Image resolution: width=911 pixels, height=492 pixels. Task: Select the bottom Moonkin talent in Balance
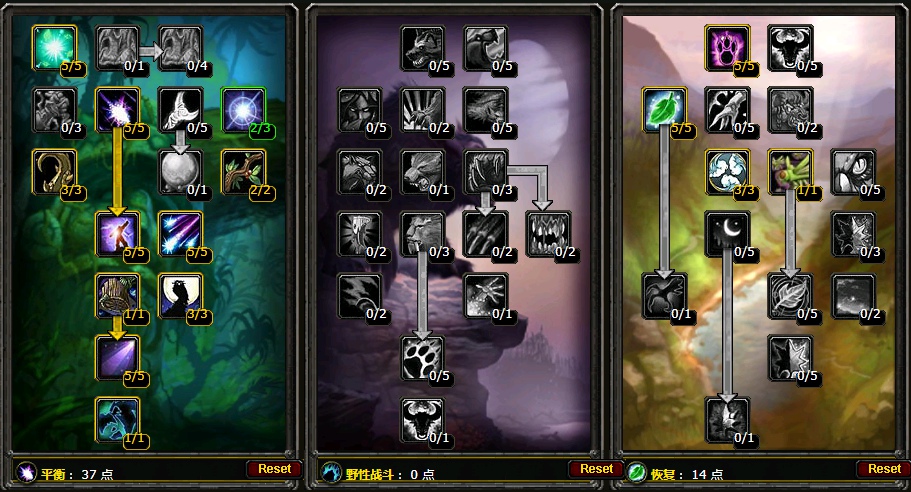[118, 419]
